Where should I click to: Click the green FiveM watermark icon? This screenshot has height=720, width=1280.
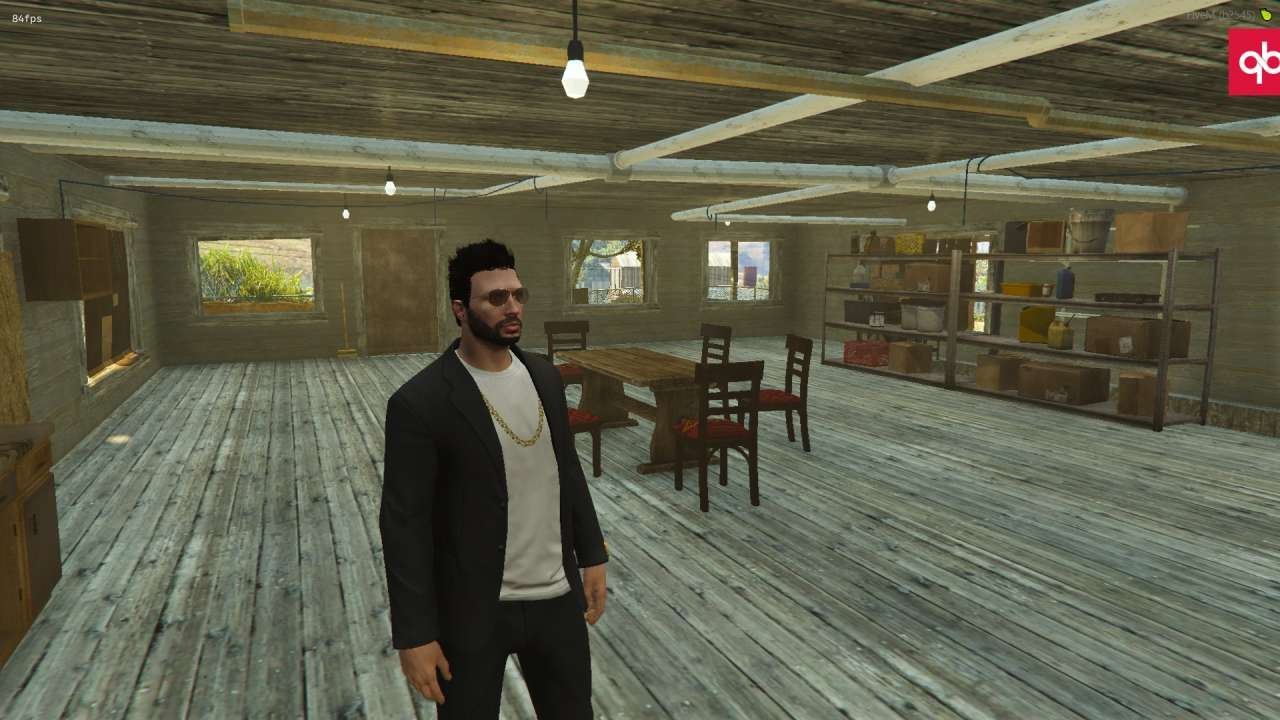coord(1266,14)
